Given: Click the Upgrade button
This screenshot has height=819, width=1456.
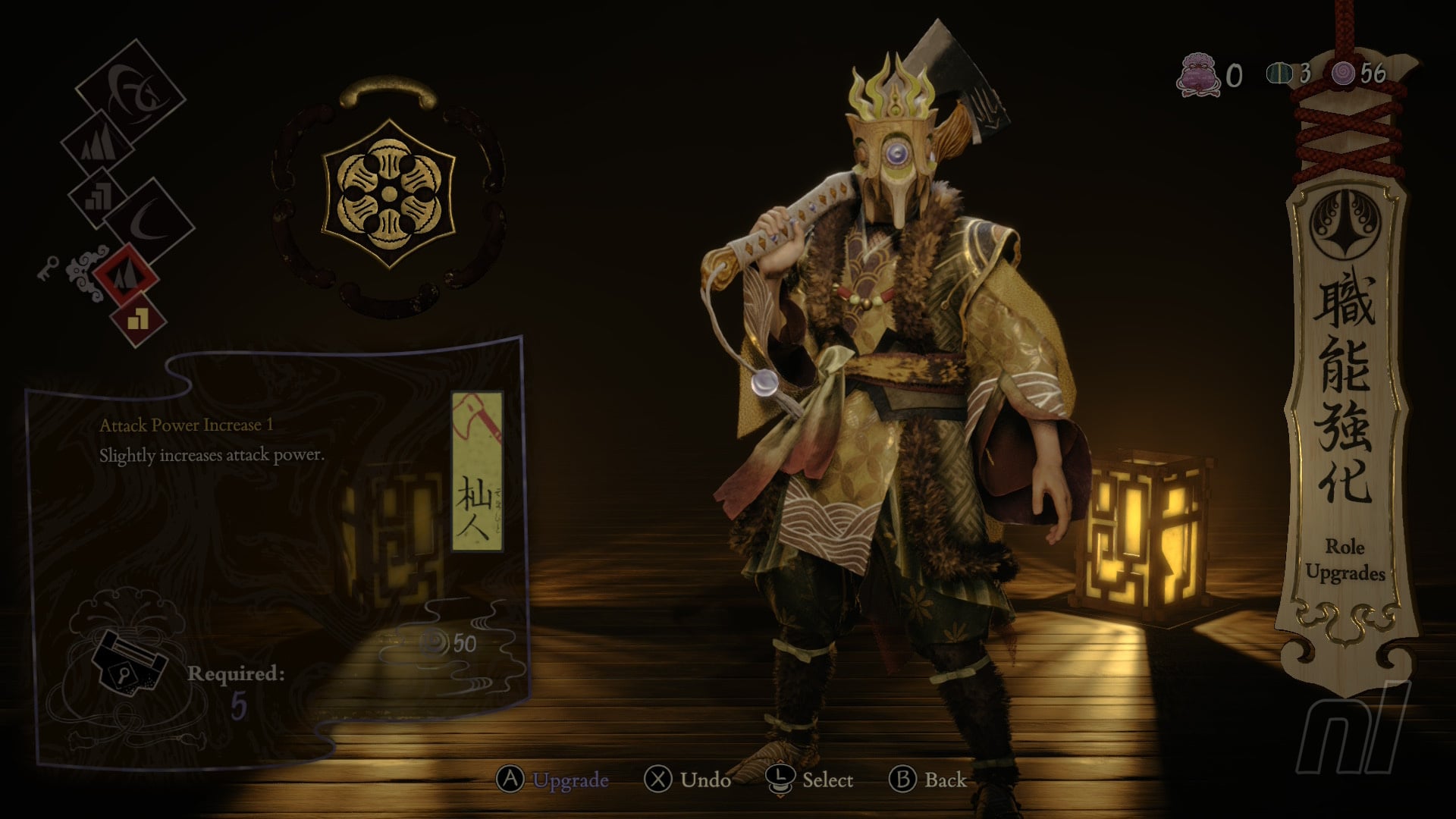Looking at the screenshot, I should pyautogui.click(x=554, y=780).
